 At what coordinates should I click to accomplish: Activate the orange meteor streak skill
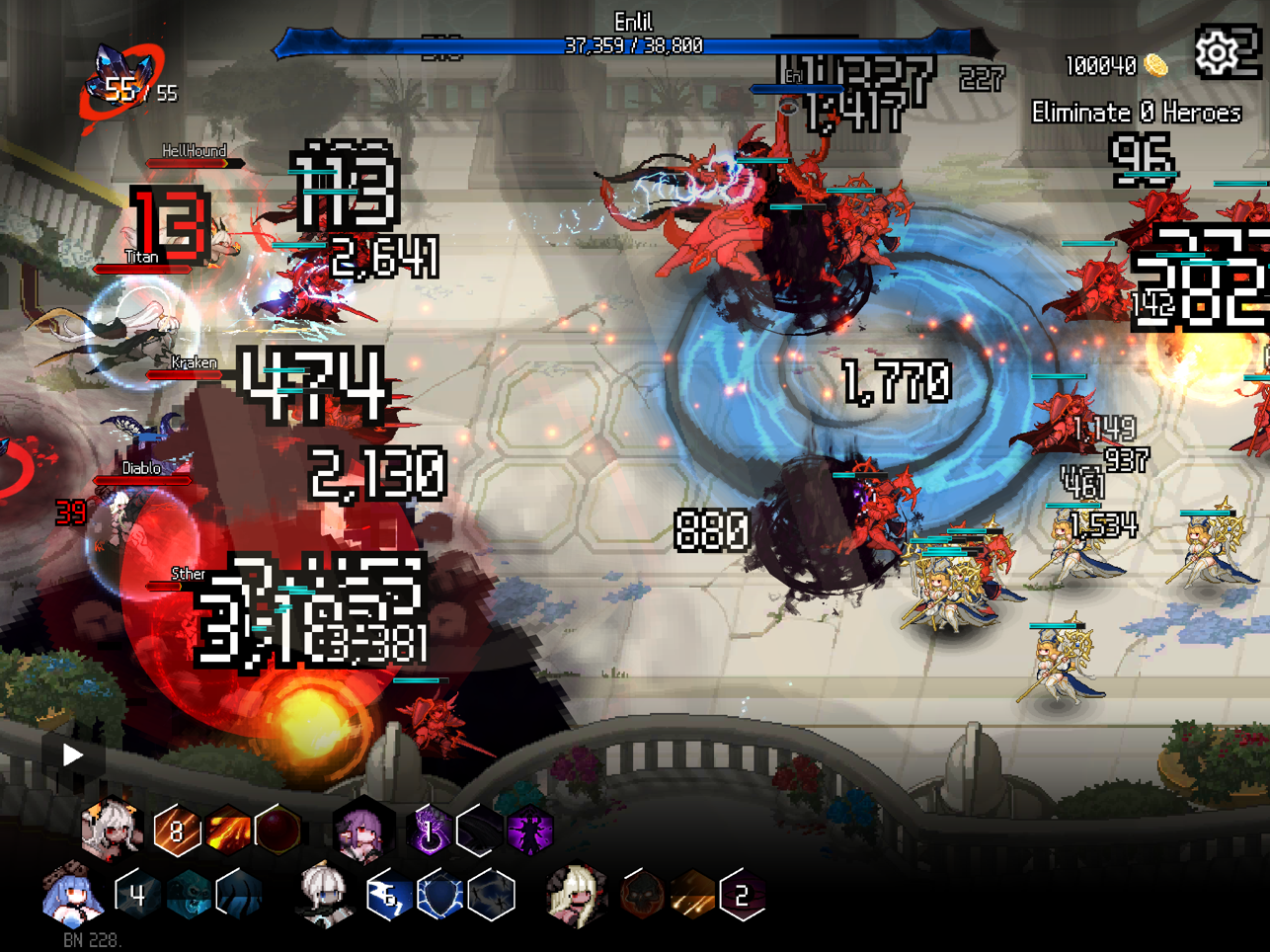[x=692, y=896]
